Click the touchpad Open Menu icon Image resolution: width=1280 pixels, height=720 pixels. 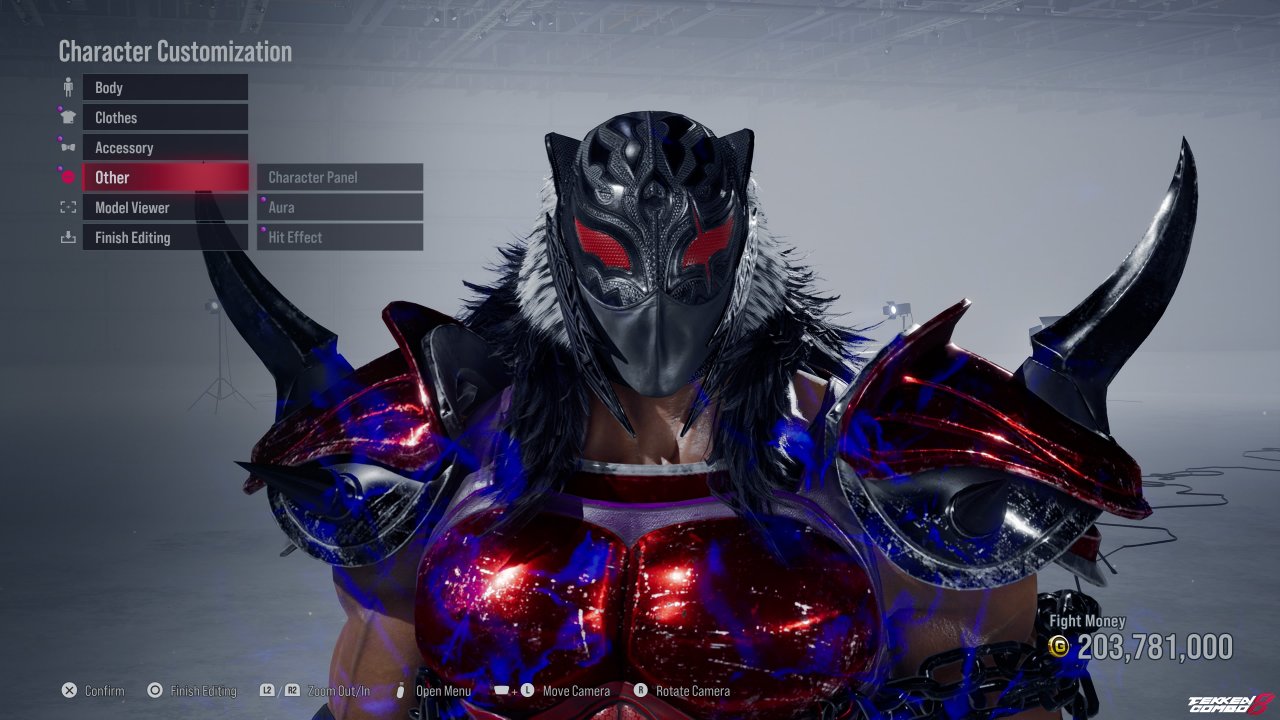click(x=400, y=690)
